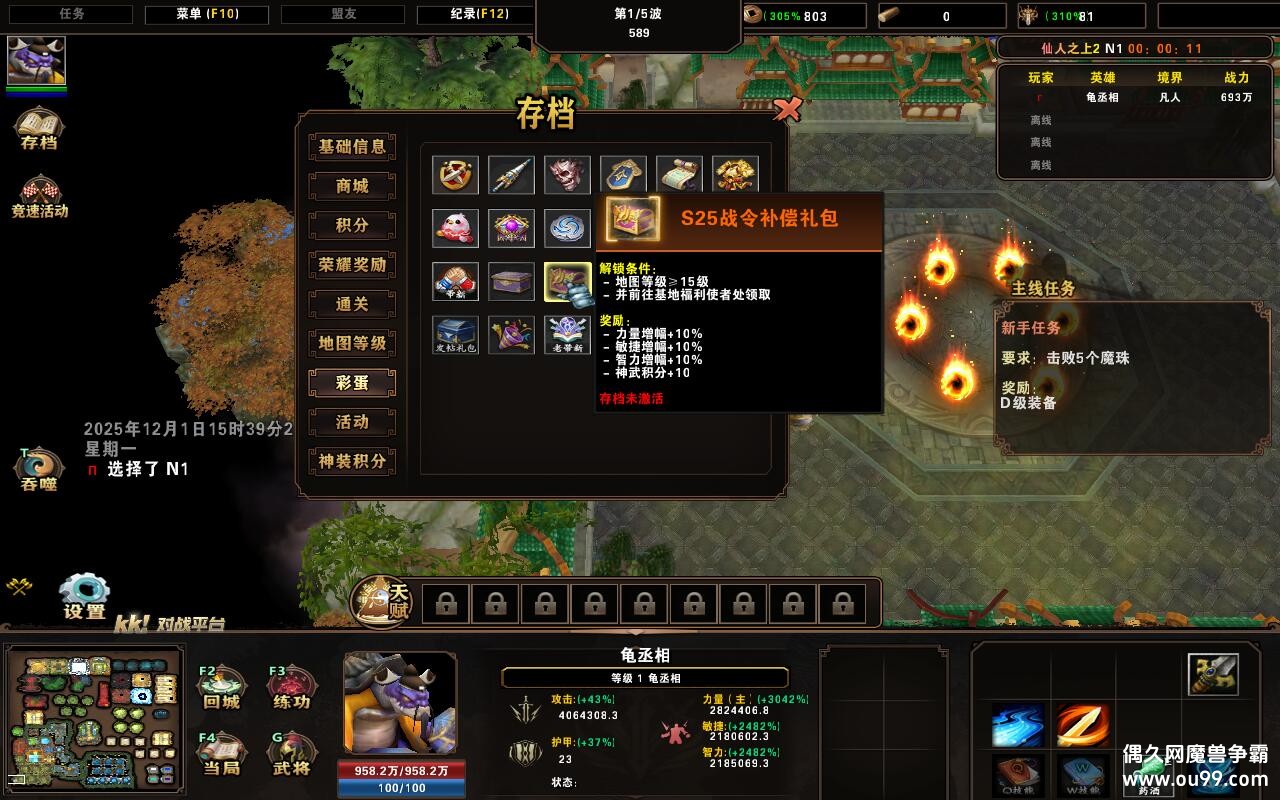This screenshot has width=1280, height=800.
Task: Click the 存档 book icon on left
Action: click(38, 128)
